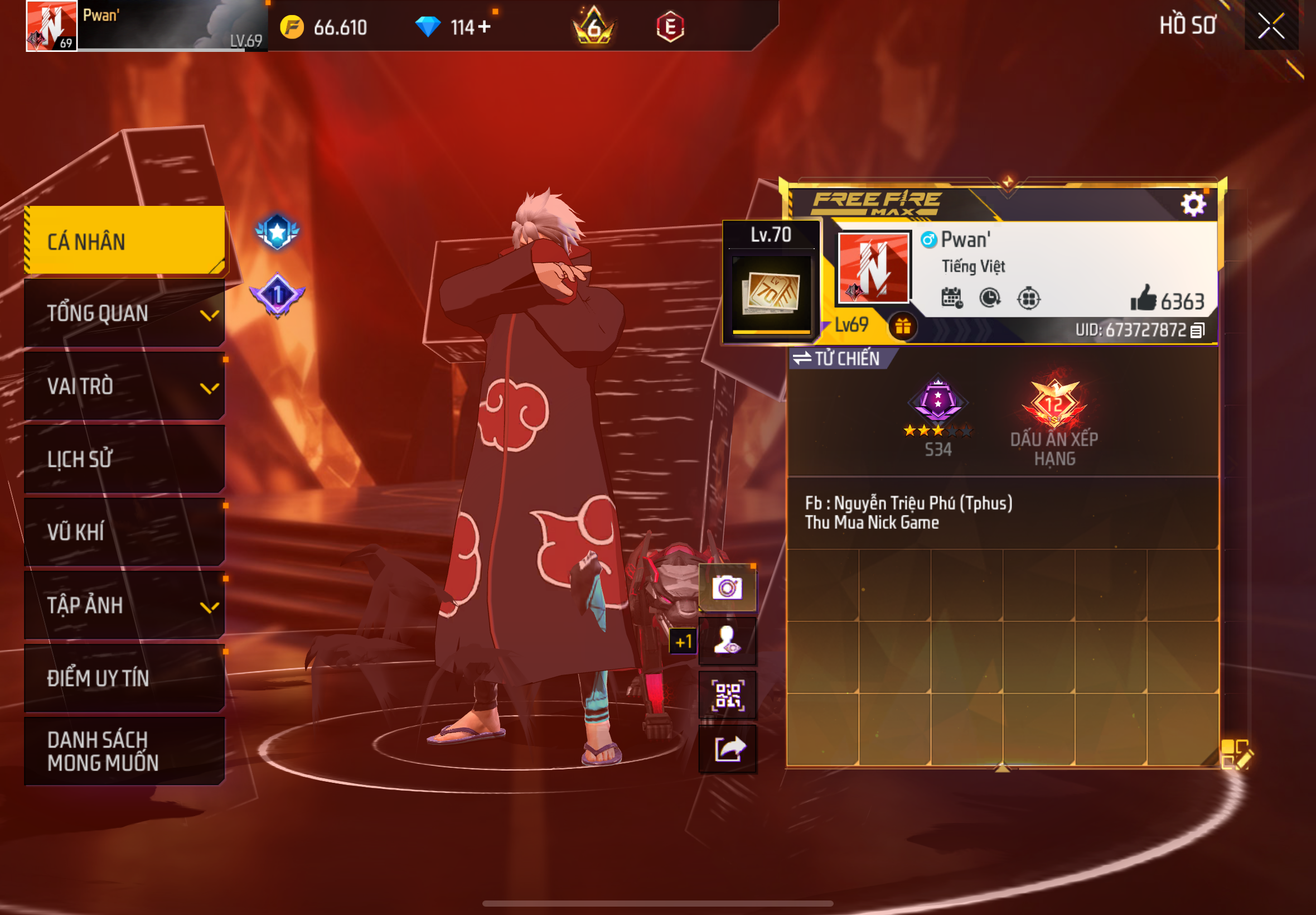Select the avatar viewer icon below camera

pos(727,642)
